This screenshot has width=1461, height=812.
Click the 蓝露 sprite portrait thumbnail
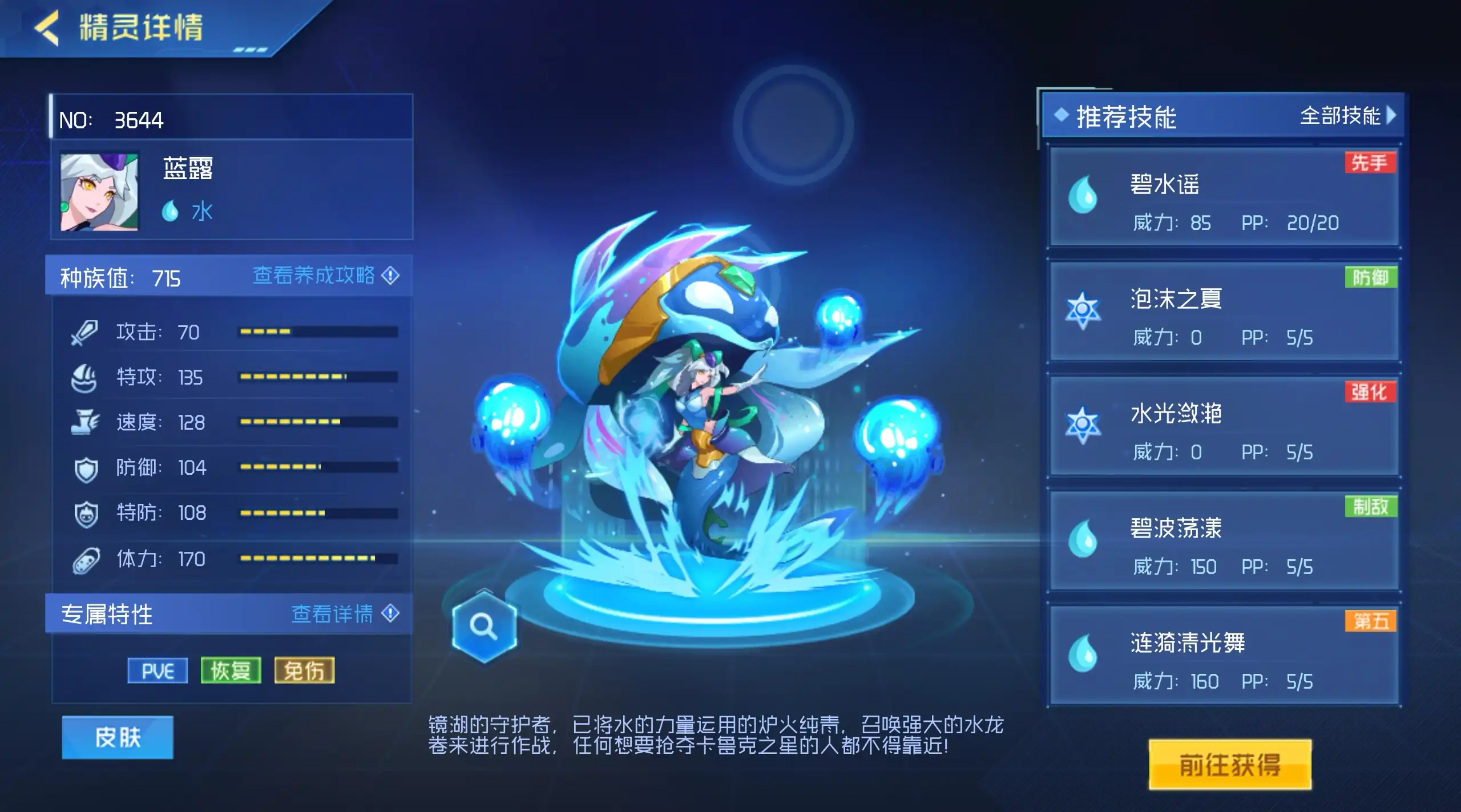99,192
